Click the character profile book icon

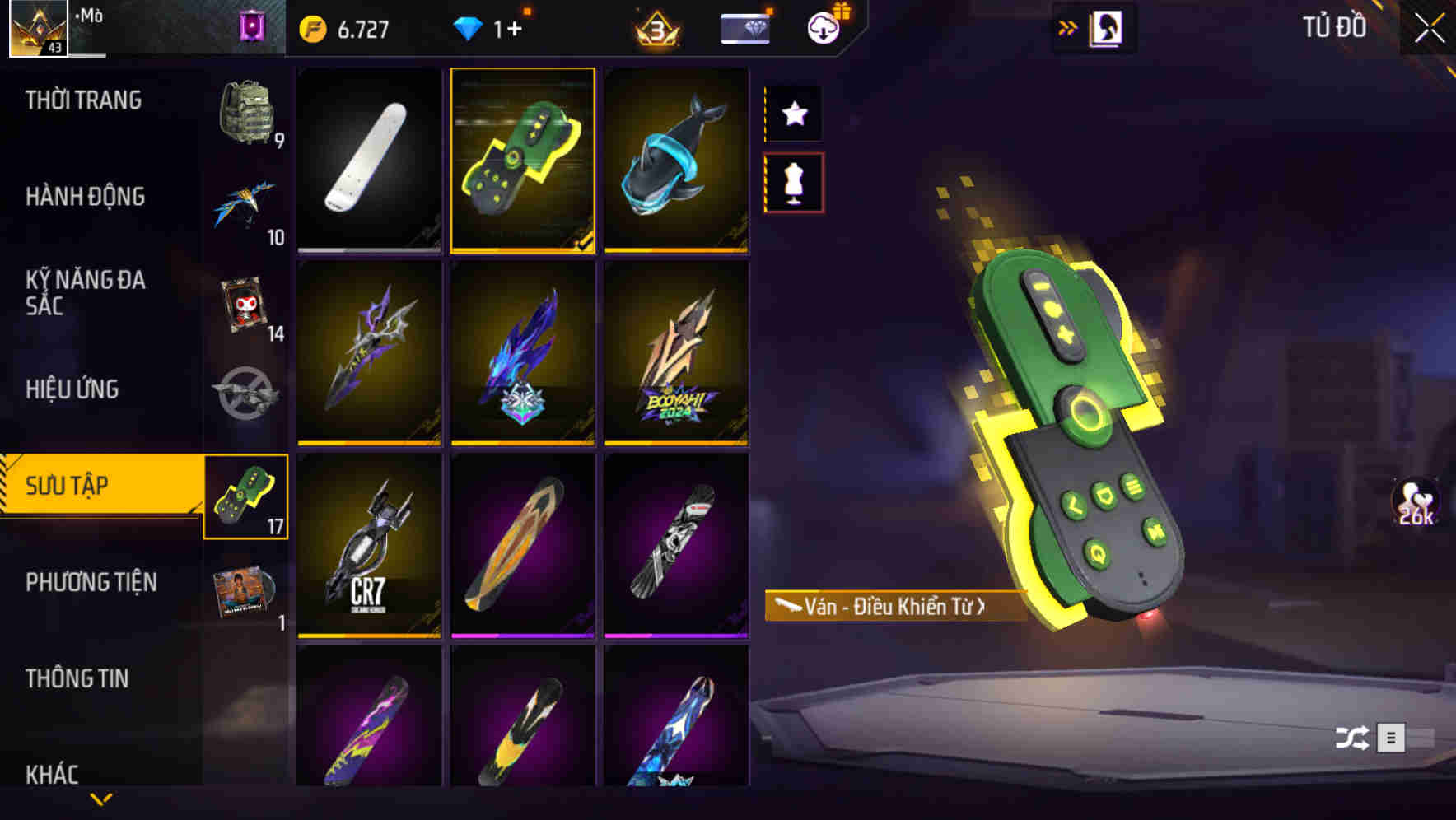coord(1105,27)
